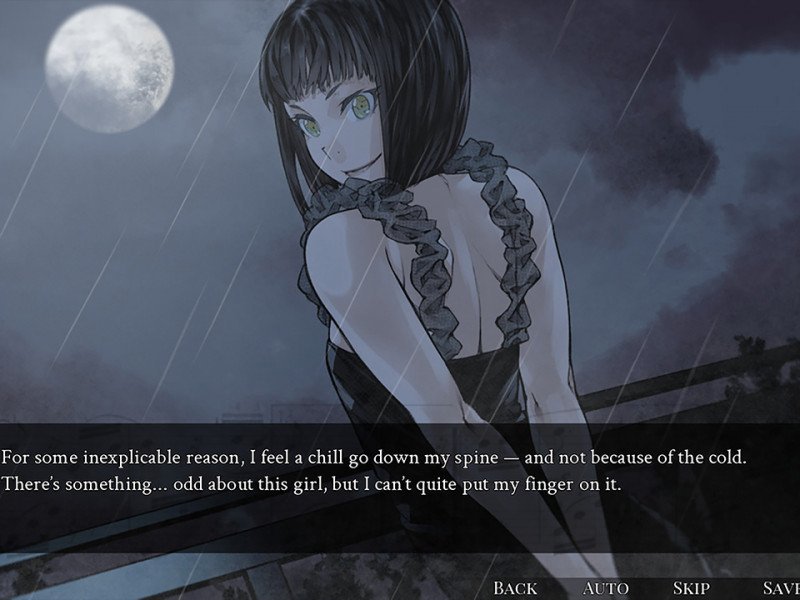
Task: Enable Auto text advance
Action: click(x=605, y=588)
